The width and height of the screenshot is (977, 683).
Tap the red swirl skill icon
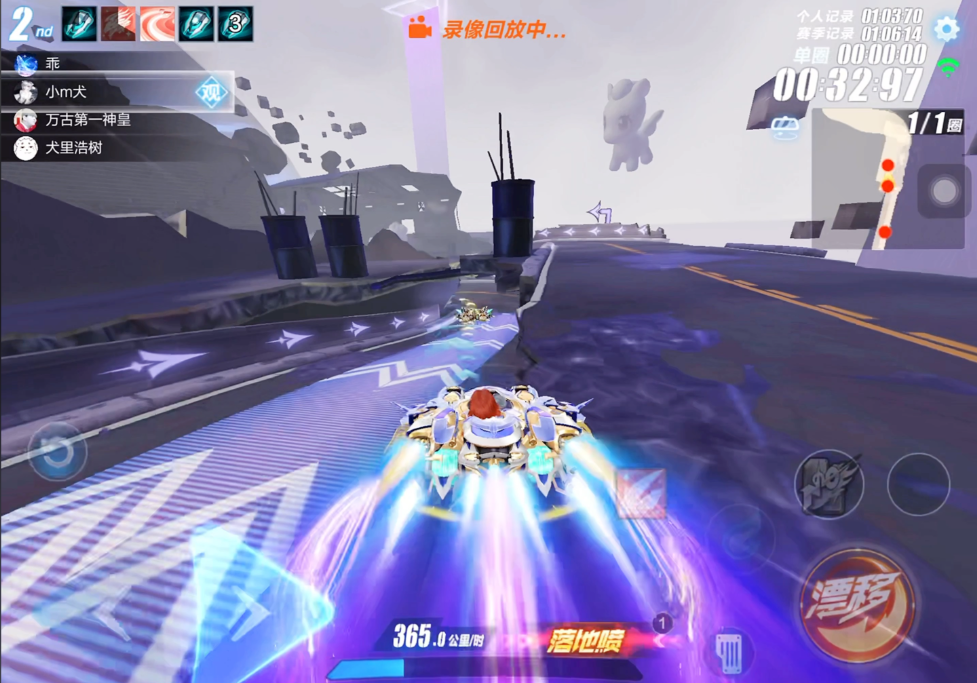click(x=158, y=24)
